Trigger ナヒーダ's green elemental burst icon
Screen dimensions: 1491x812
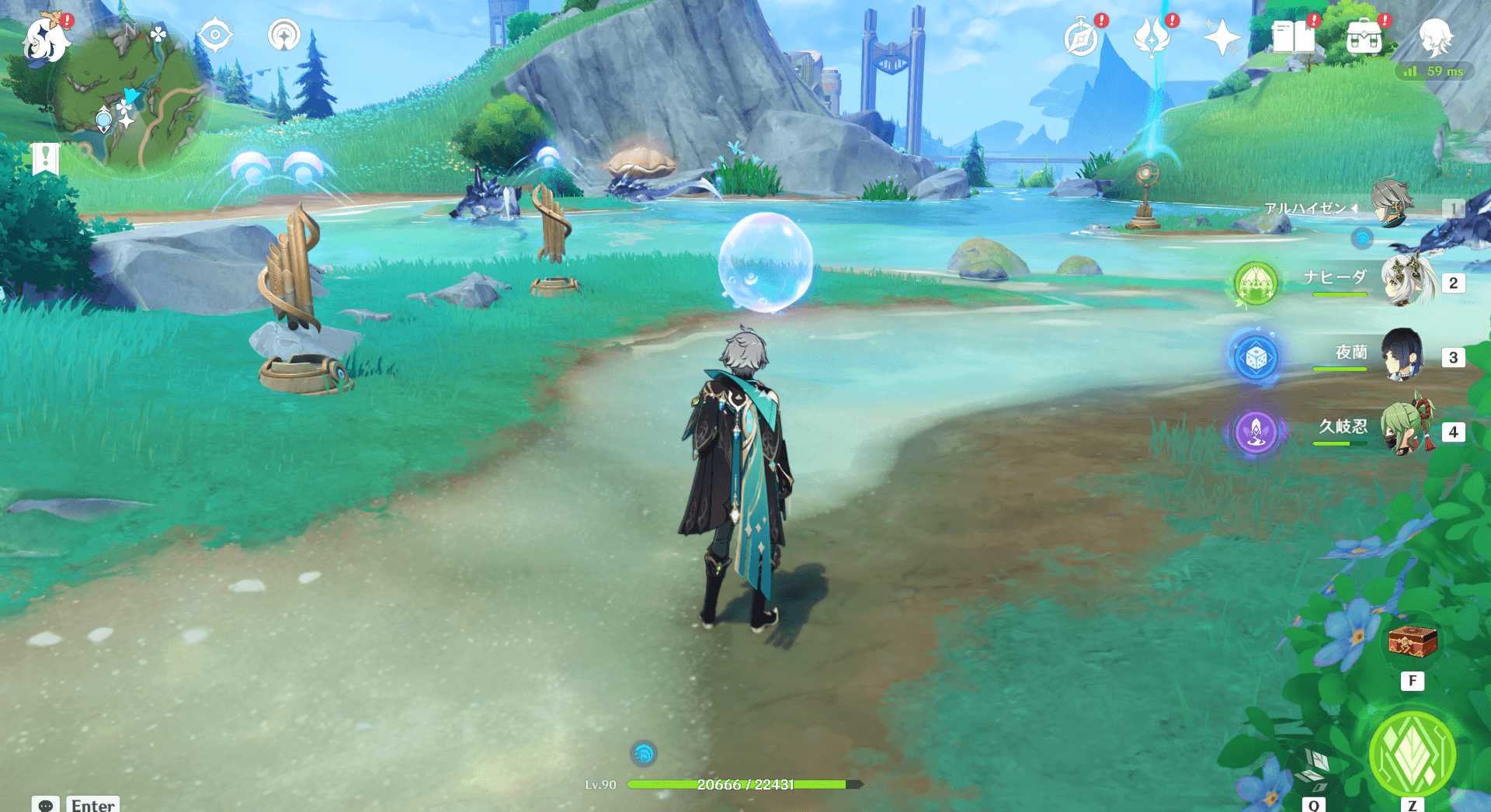click(x=1255, y=283)
